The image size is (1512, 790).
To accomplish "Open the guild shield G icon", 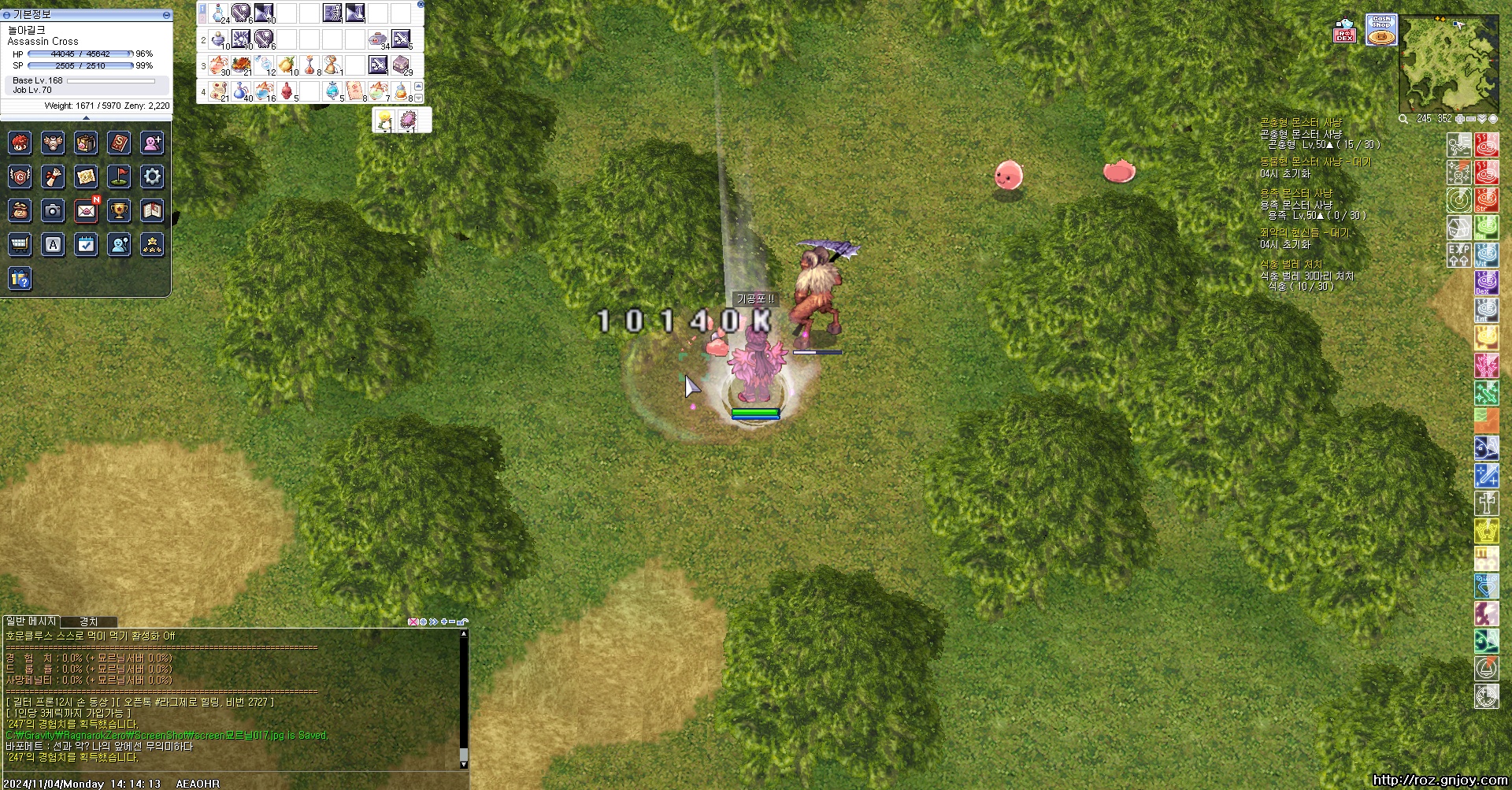I will click(x=20, y=176).
